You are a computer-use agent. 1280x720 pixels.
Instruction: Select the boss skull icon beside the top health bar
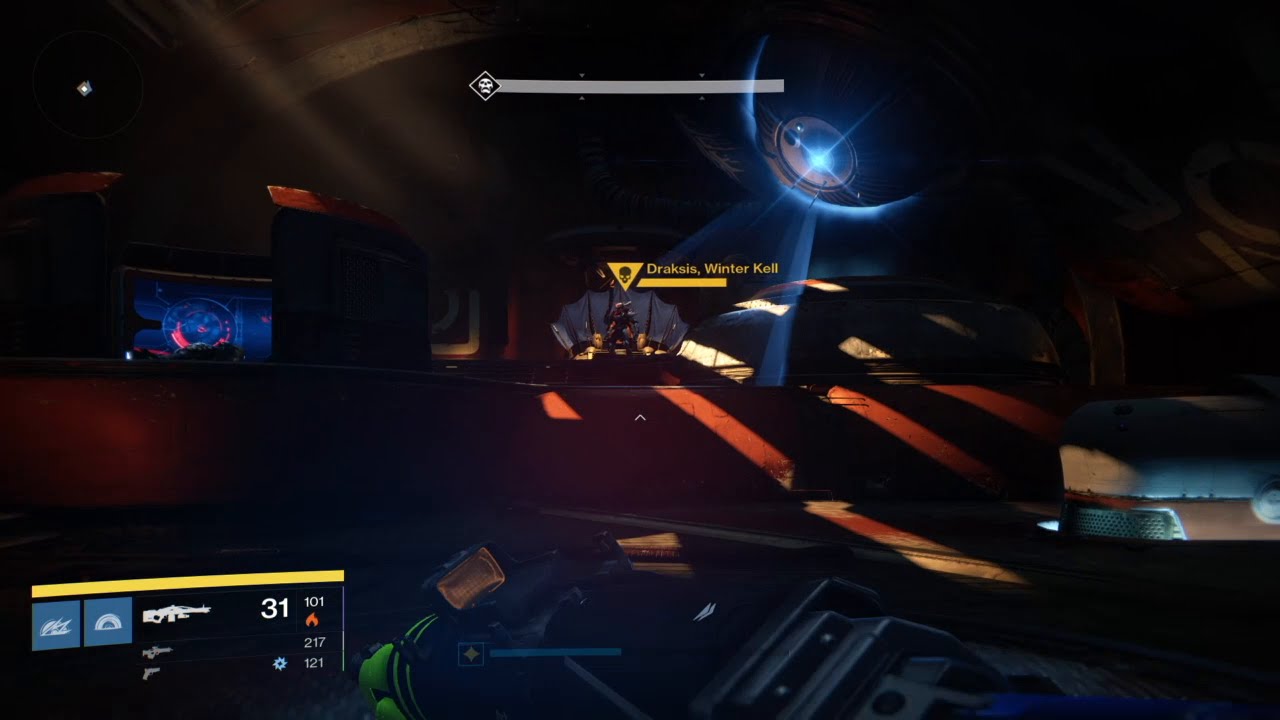[x=485, y=86]
